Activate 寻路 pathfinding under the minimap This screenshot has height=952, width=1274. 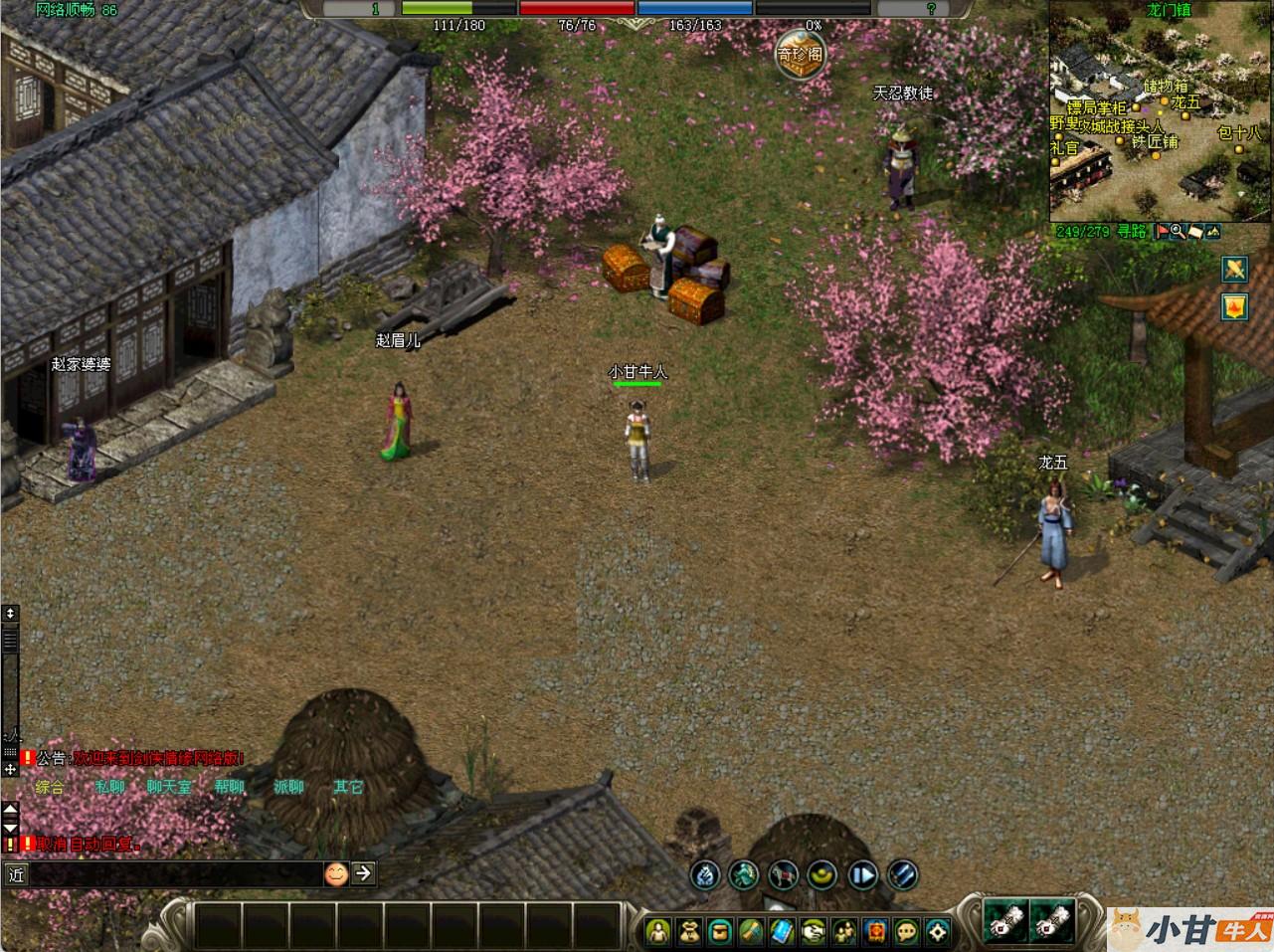pyautogui.click(x=1133, y=232)
